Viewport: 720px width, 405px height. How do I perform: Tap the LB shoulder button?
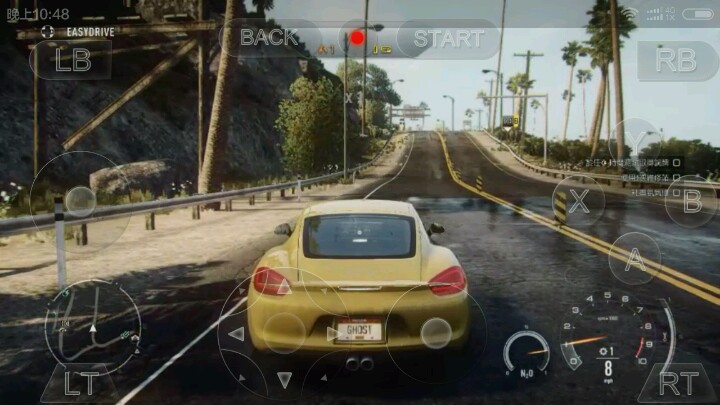[x=72, y=59]
